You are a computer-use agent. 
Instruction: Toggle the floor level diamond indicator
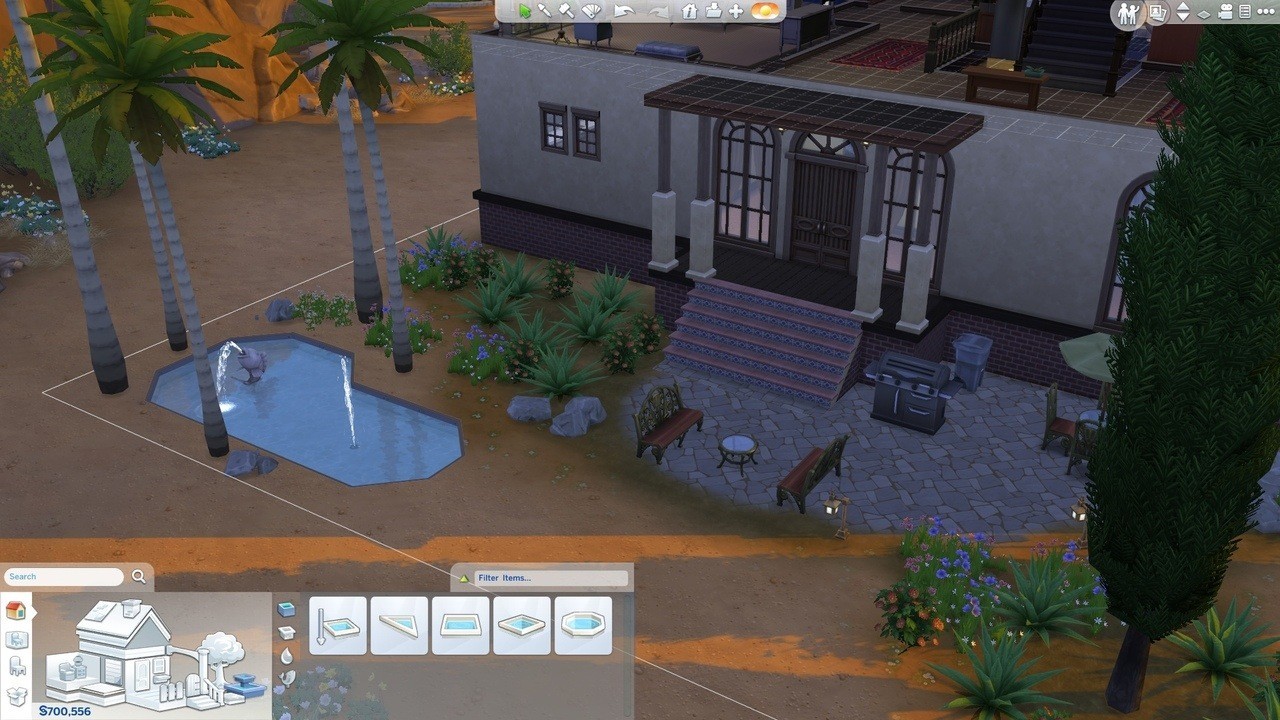coord(1206,12)
